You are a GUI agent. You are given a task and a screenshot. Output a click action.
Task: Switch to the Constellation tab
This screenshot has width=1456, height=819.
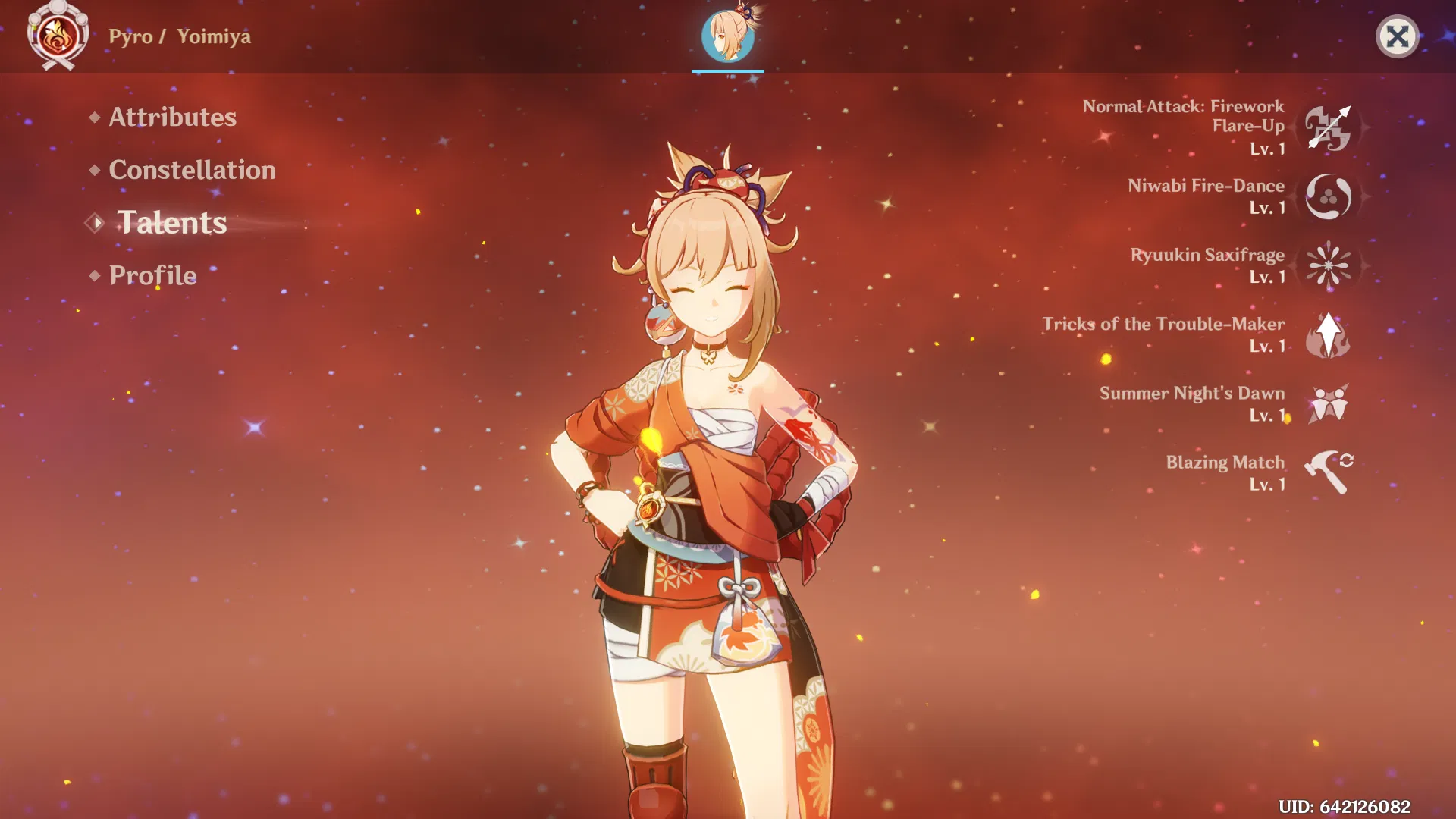pyautogui.click(x=191, y=170)
